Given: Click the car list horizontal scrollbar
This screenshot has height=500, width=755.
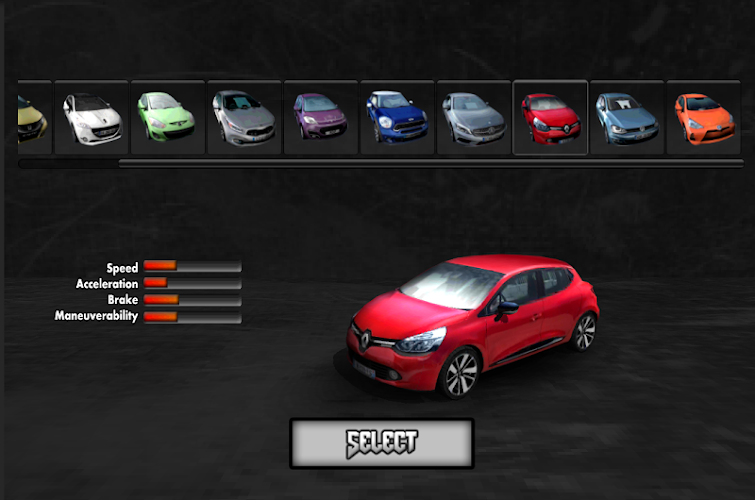Looking at the screenshot, I should coord(430,163).
